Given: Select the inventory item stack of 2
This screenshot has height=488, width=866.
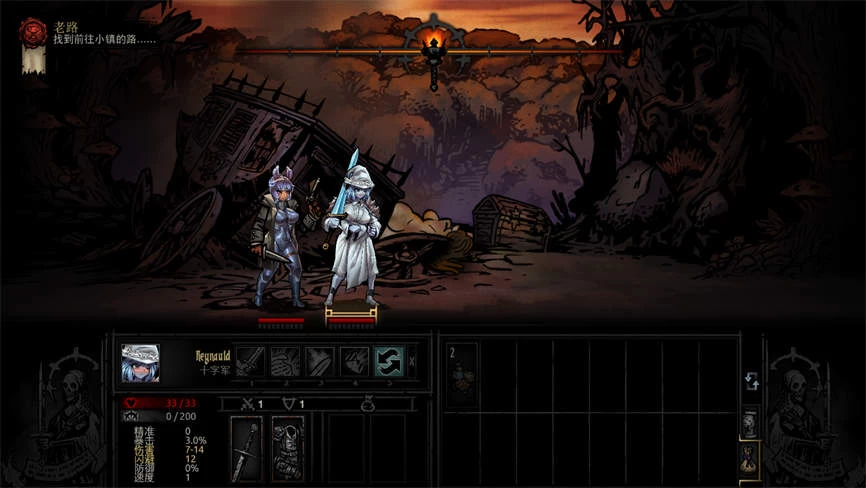Looking at the screenshot, I should [x=463, y=374].
